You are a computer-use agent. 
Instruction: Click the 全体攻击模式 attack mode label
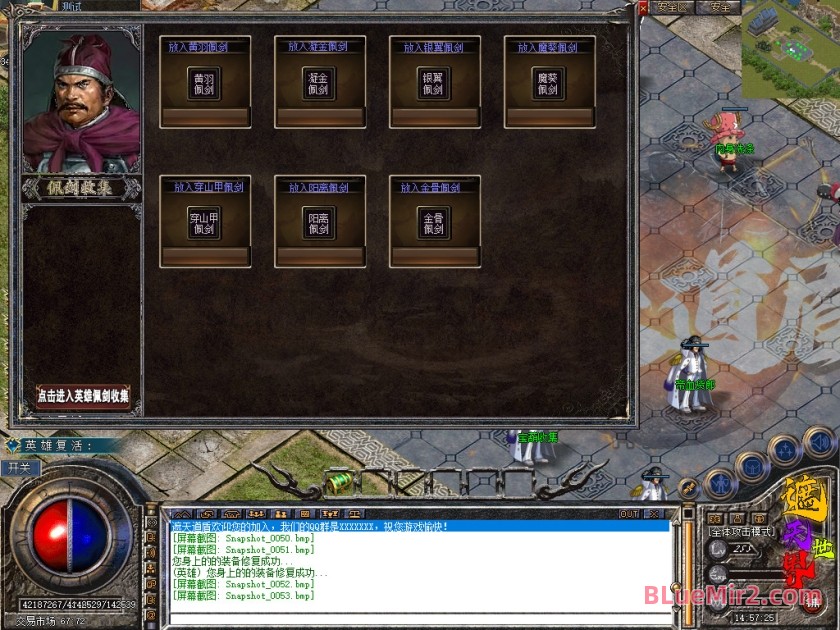coord(738,532)
